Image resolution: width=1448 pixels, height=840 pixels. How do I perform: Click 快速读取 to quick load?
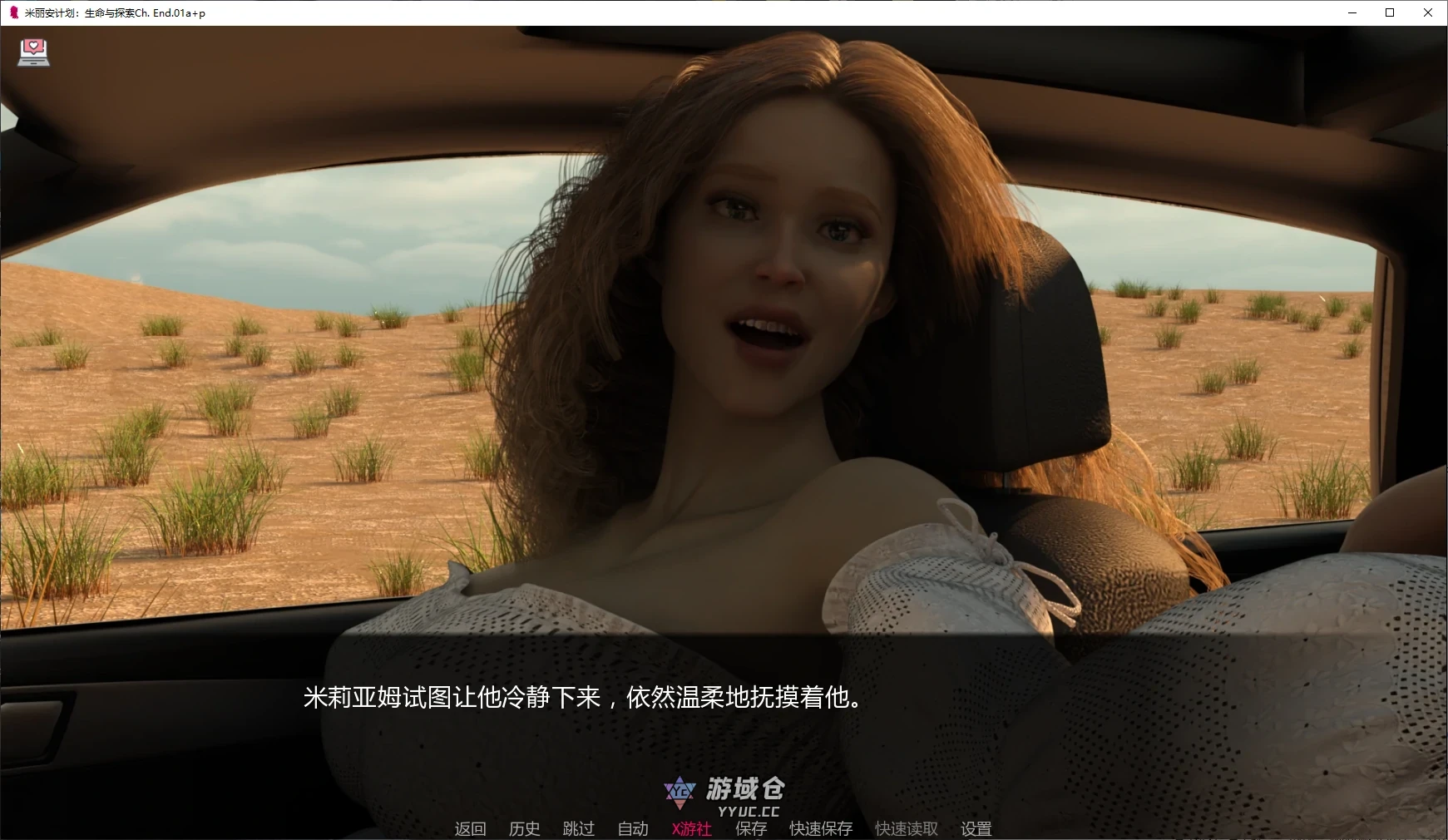(906, 828)
